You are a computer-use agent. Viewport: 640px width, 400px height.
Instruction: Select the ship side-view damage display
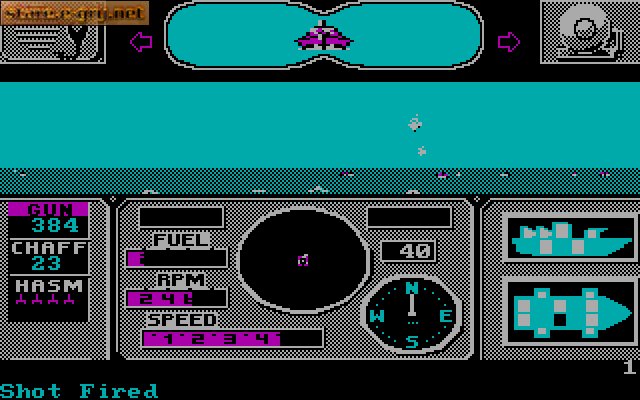[x=570, y=239]
